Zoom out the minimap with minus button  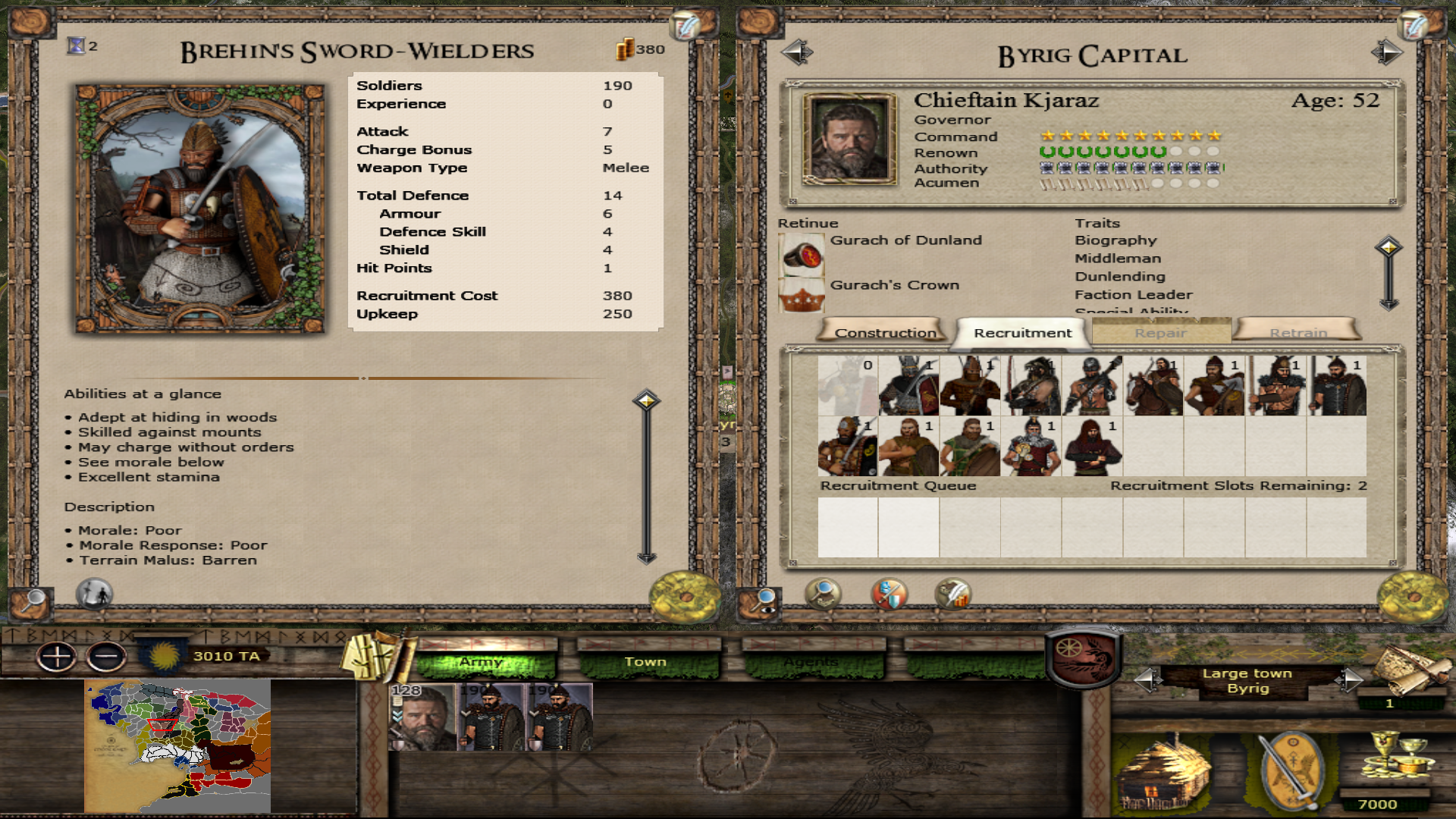[106, 657]
